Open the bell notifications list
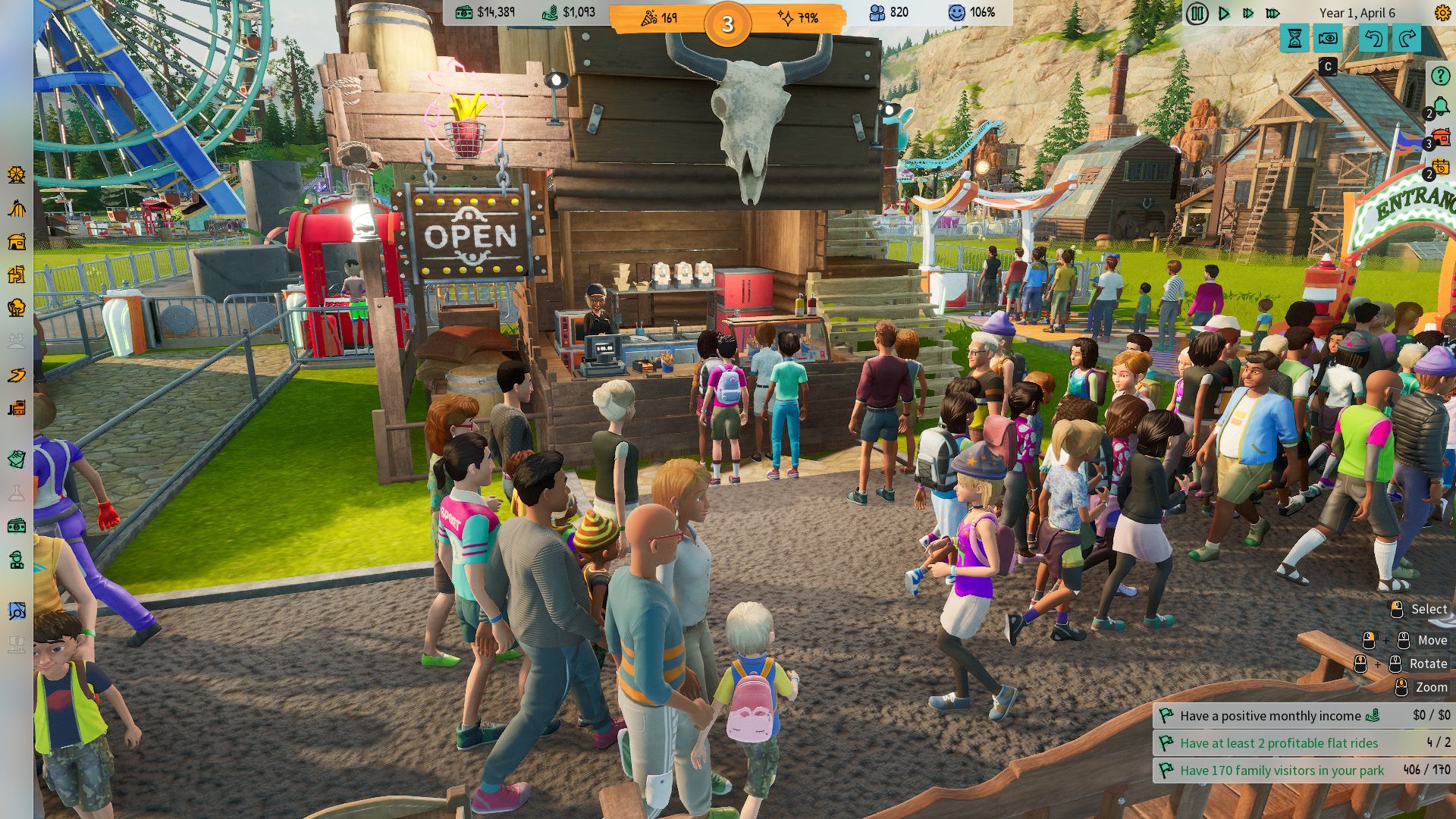The width and height of the screenshot is (1456, 819). point(1439,106)
